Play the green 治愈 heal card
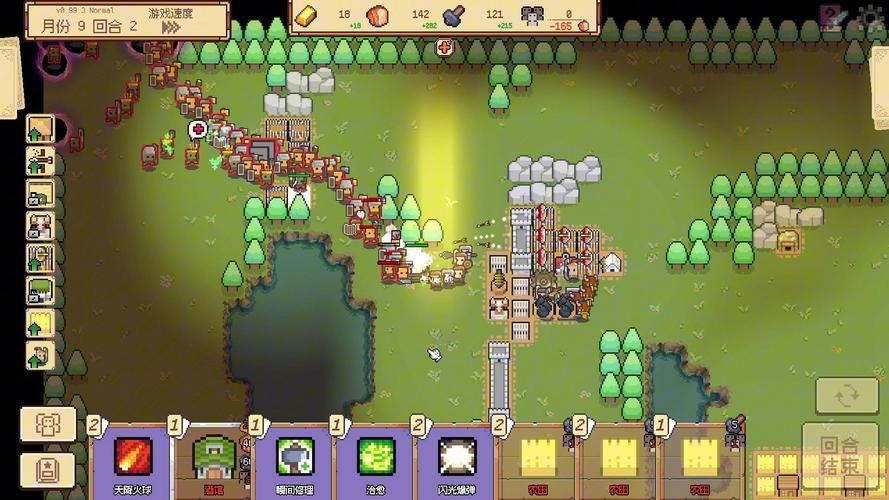Image resolution: width=889 pixels, height=500 pixels. click(375, 458)
